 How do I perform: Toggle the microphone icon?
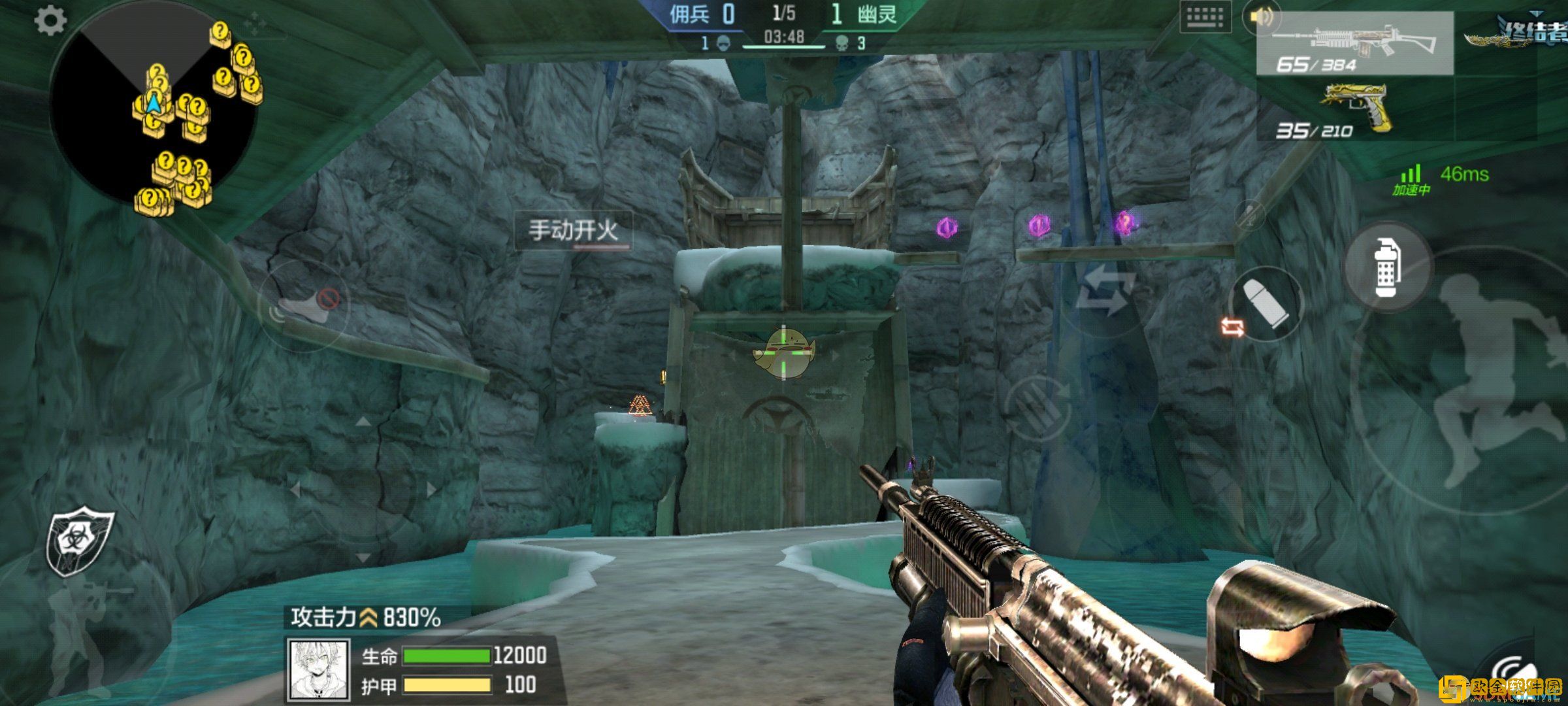[1250, 214]
